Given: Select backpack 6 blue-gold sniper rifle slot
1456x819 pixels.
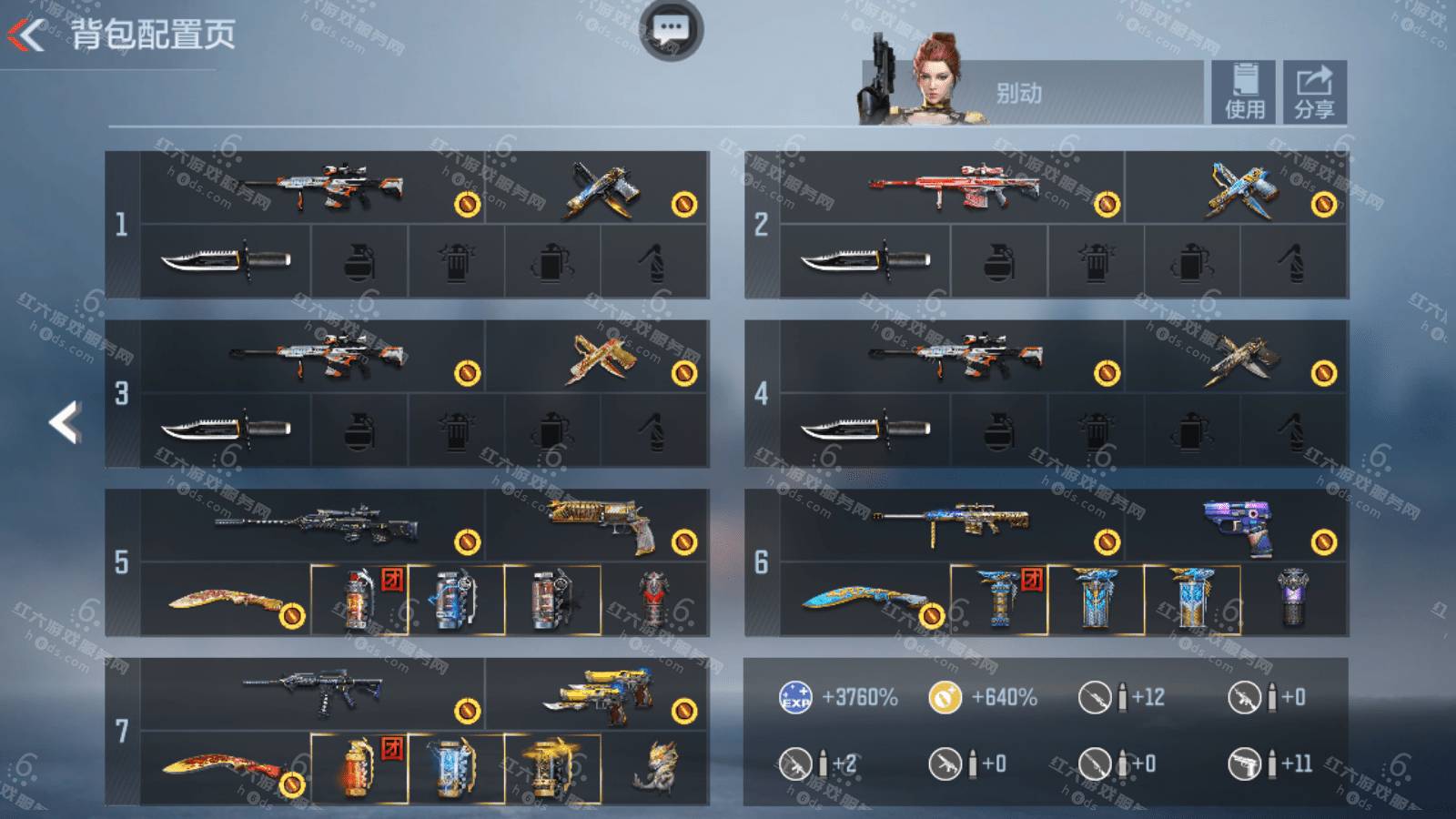Looking at the screenshot, I should coord(952,525).
